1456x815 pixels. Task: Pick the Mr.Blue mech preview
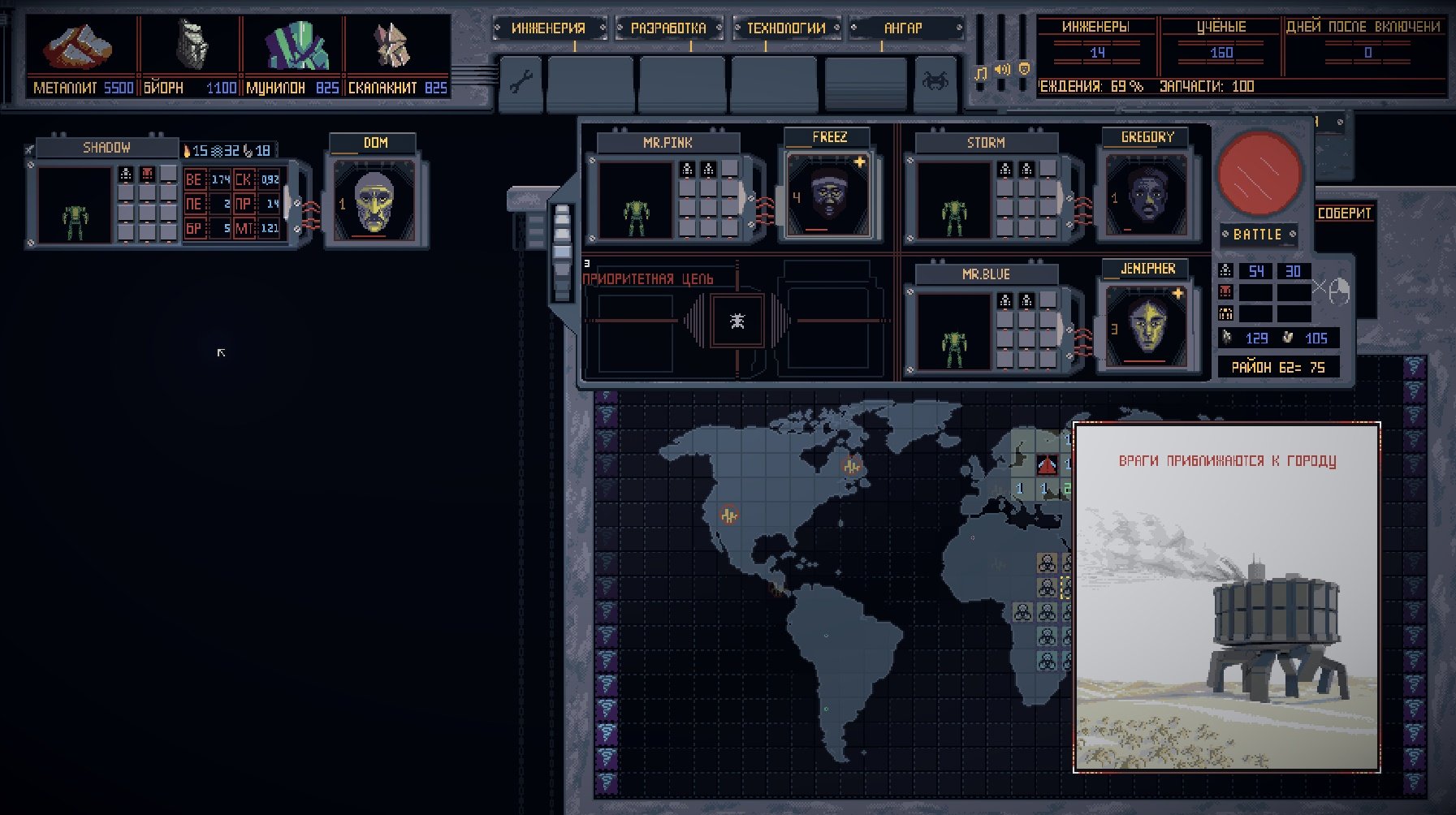pos(953,332)
